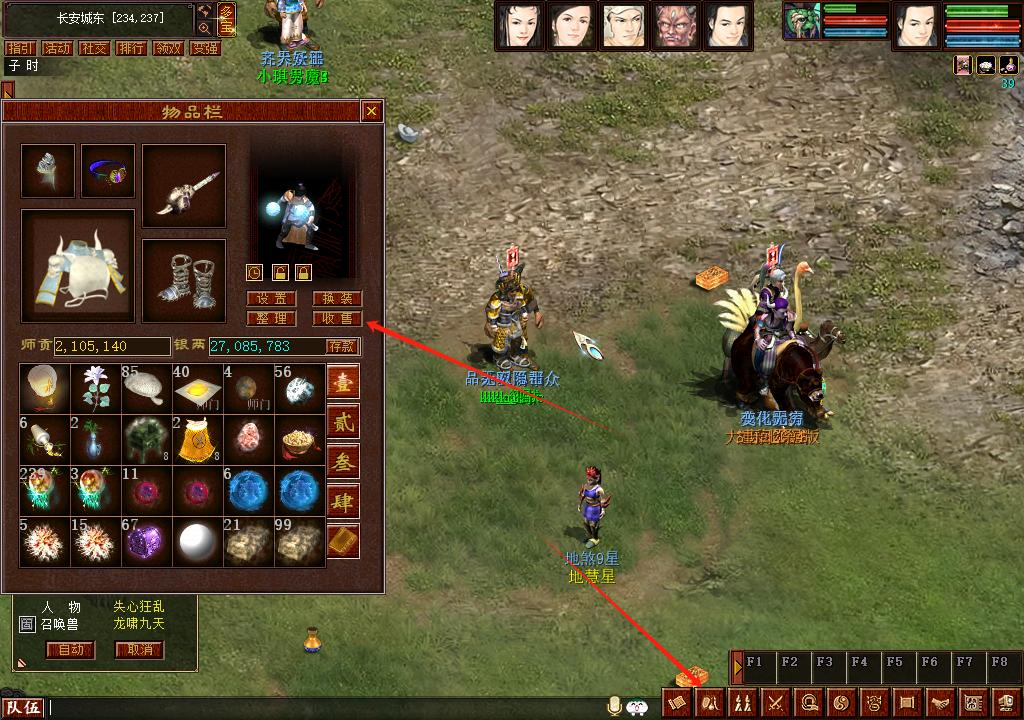The width and height of the screenshot is (1024, 720).
Task: Open the 设置 button in inventory
Action: coord(271,299)
